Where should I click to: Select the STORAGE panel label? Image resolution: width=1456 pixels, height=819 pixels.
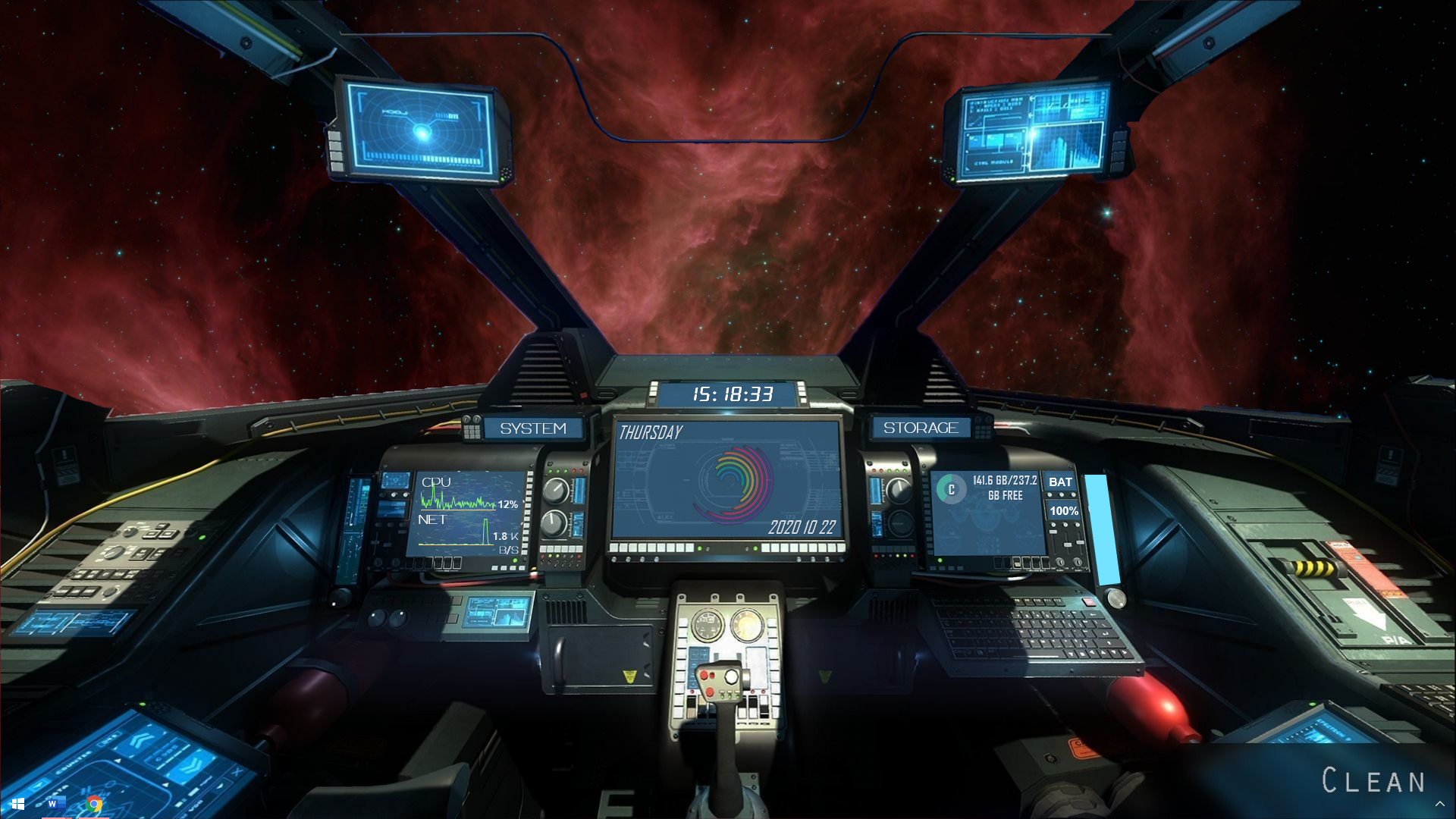click(921, 428)
